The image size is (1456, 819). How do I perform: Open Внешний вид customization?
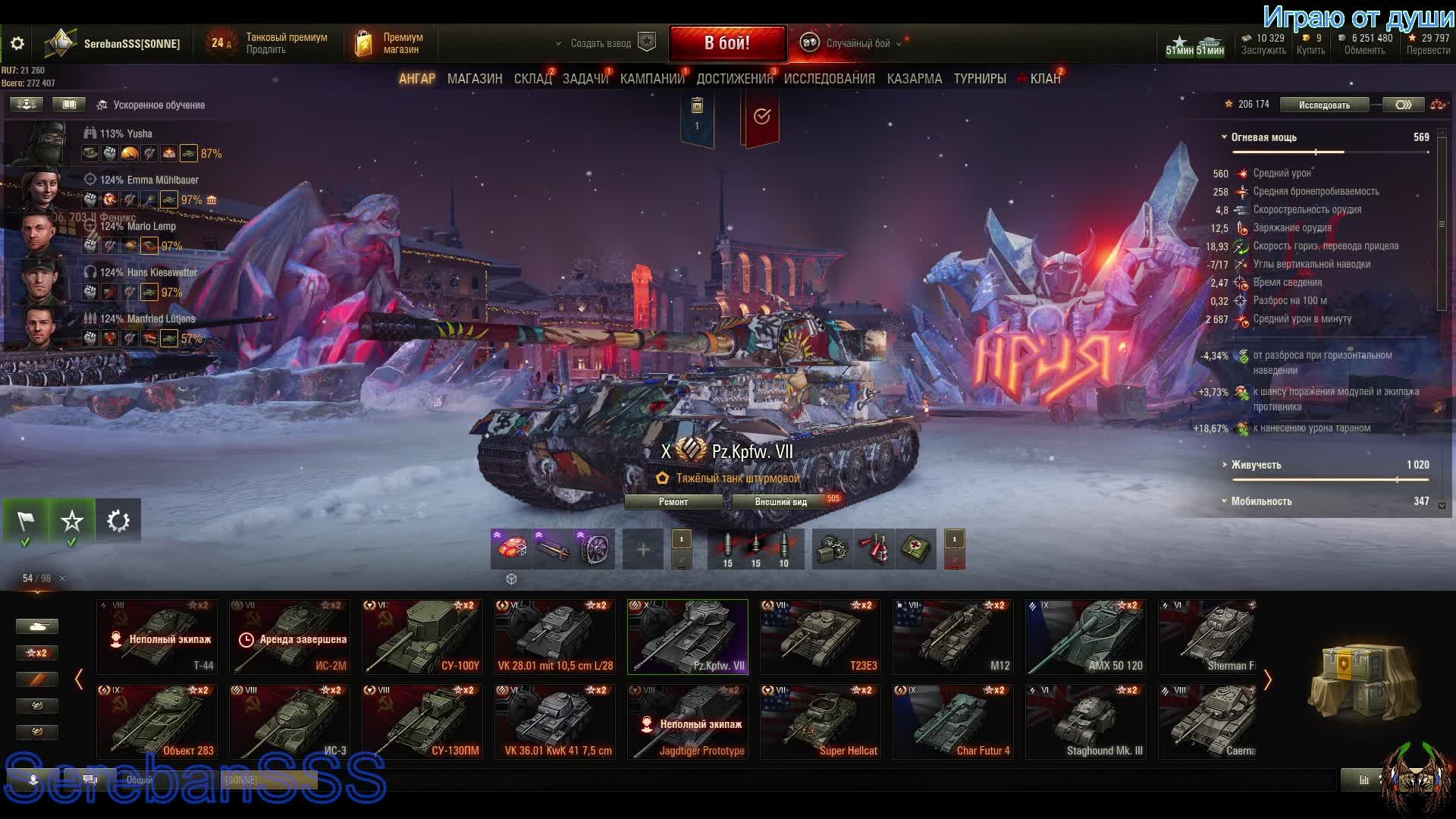[x=780, y=502]
